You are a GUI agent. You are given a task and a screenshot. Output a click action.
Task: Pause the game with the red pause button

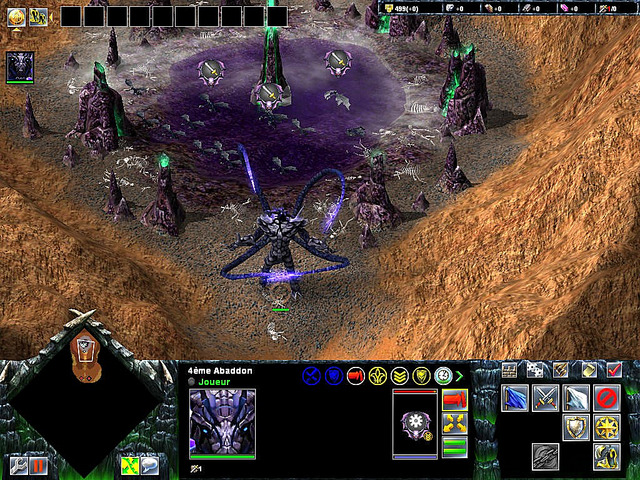click(x=39, y=465)
